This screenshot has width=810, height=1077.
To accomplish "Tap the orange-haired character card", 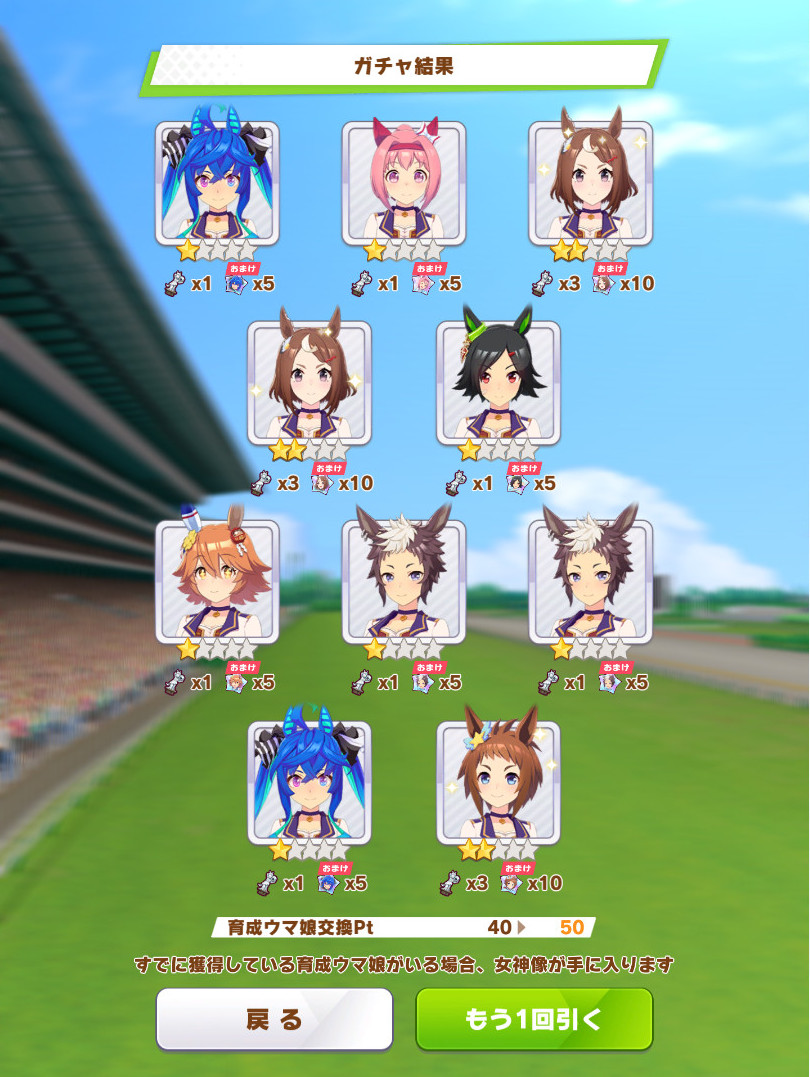I will click(217, 582).
